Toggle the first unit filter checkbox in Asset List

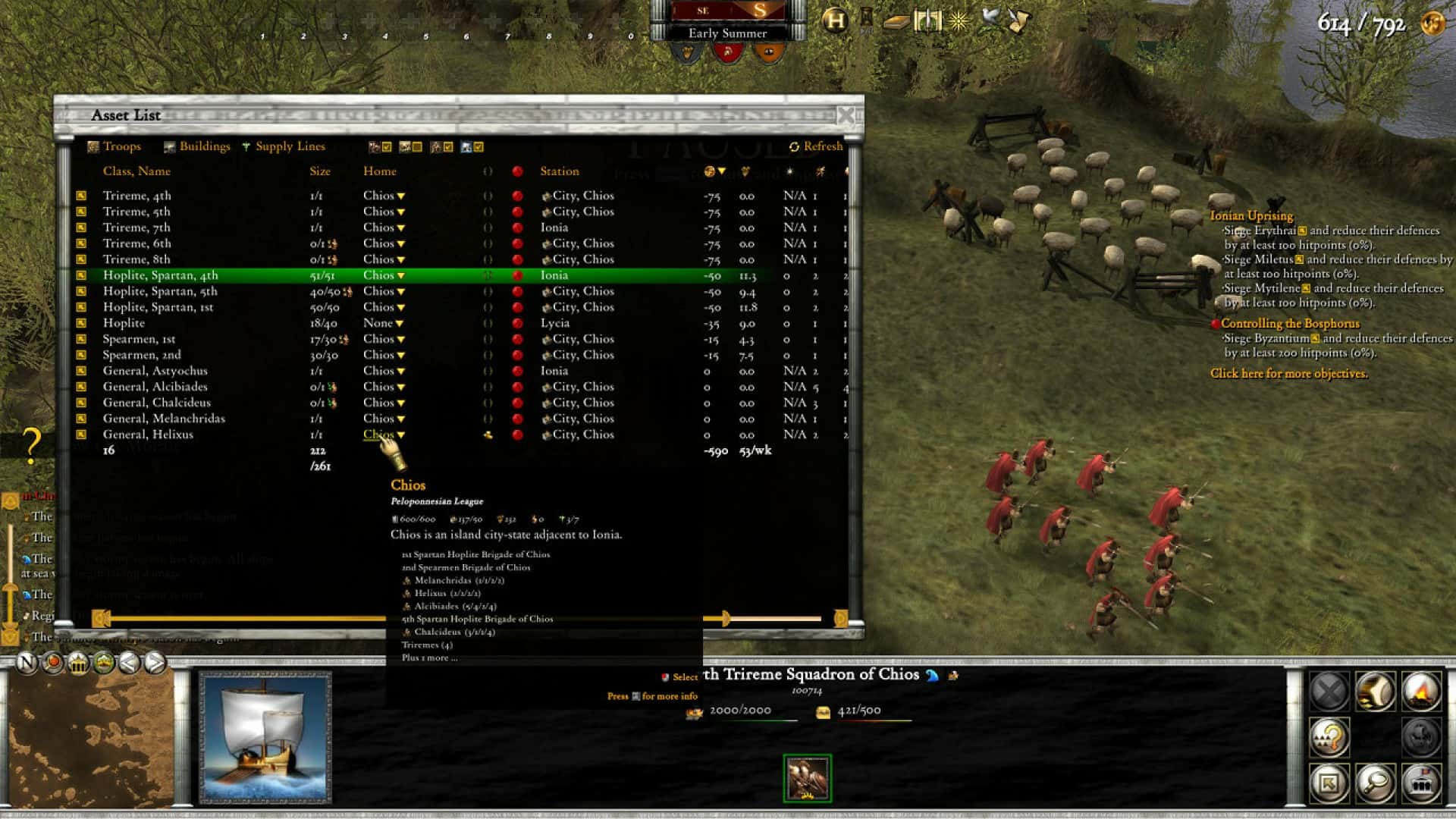click(x=387, y=146)
